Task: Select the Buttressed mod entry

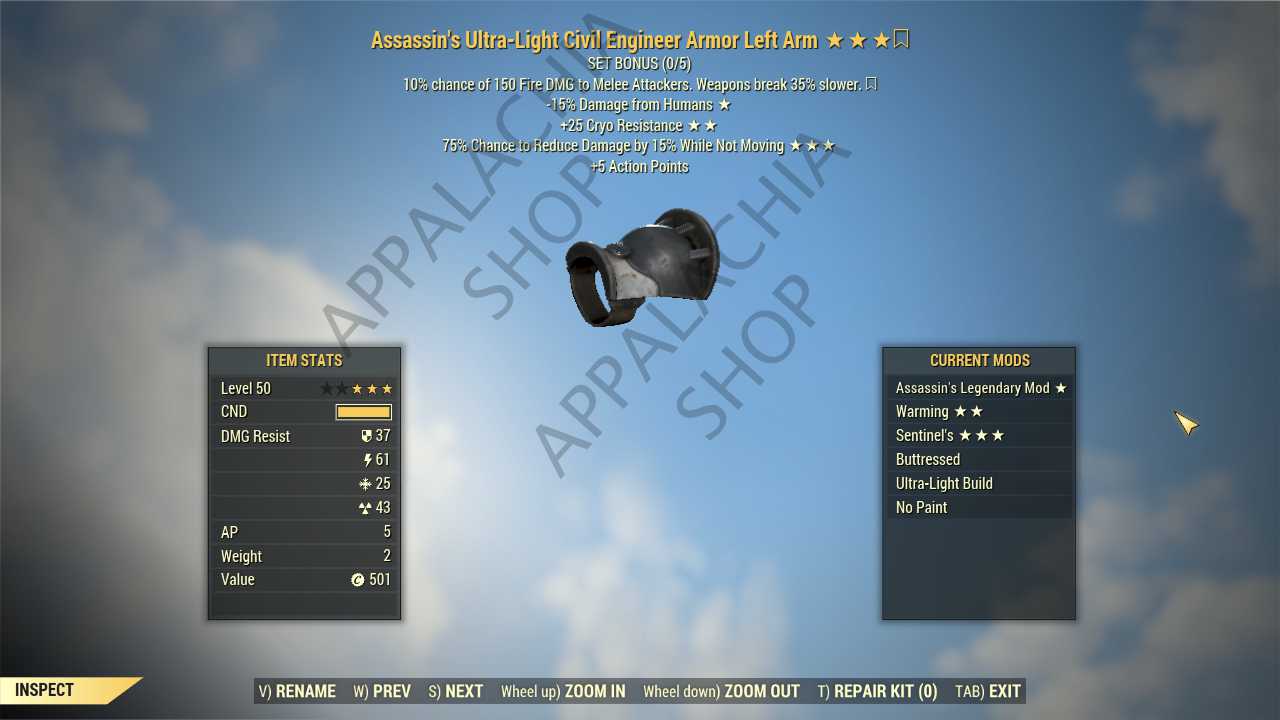Action: [x=979, y=460]
